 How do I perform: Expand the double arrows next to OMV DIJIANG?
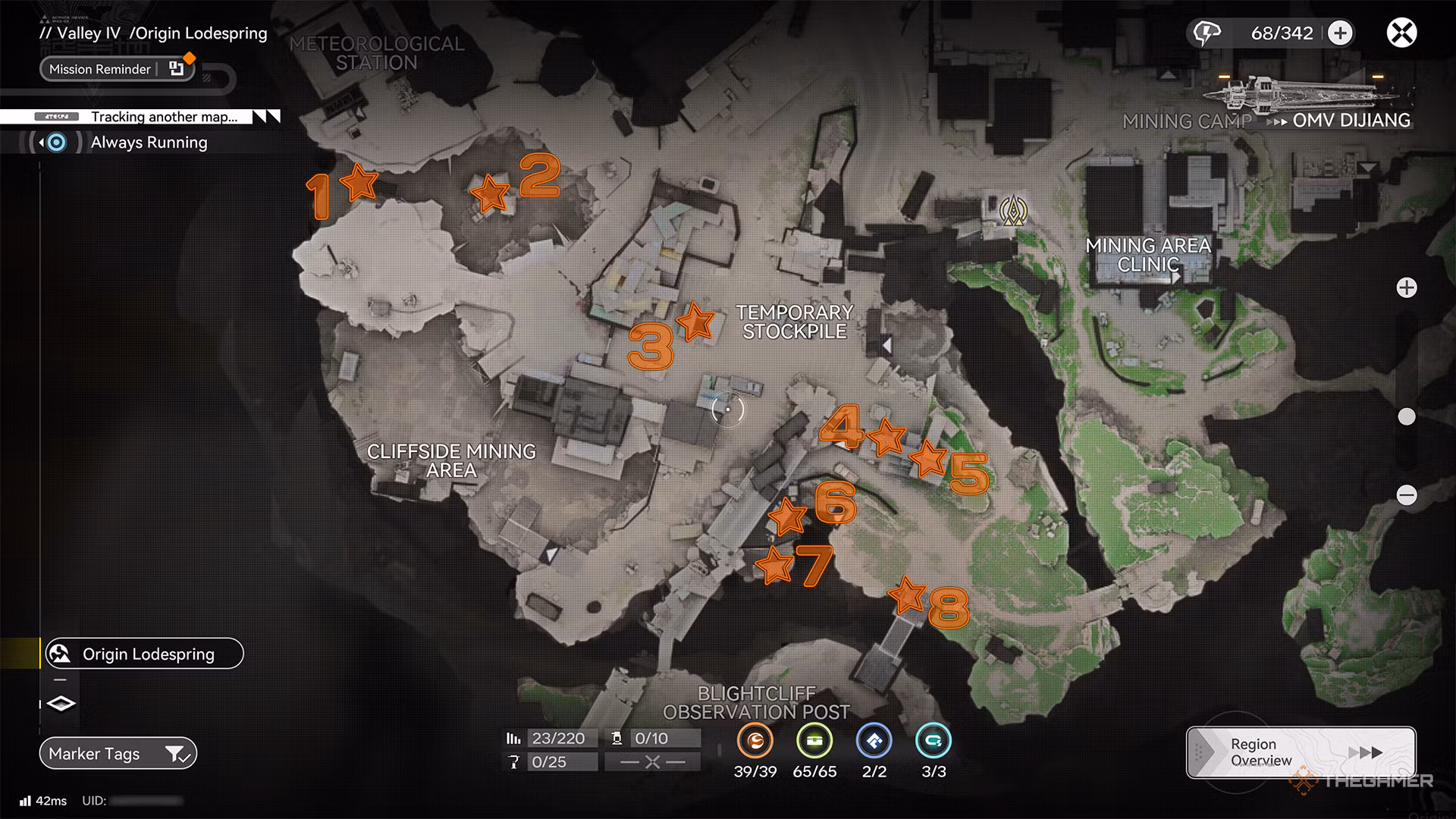click(x=1278, y=120)
